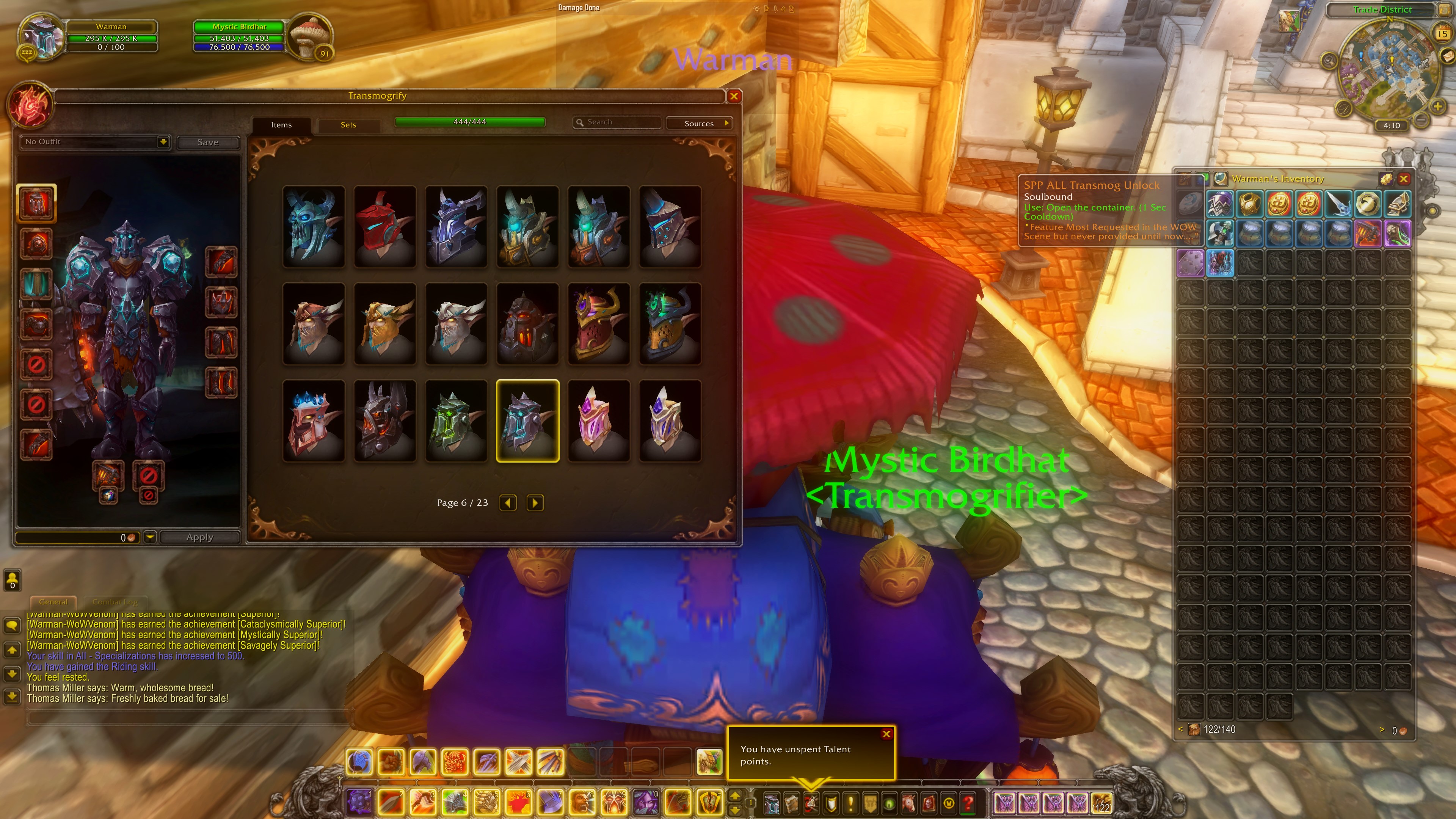The height and width of the screenshot is (819, 1456).
Task: Switch to the Combat Log chat tab
Action: (x=115, y=602)
